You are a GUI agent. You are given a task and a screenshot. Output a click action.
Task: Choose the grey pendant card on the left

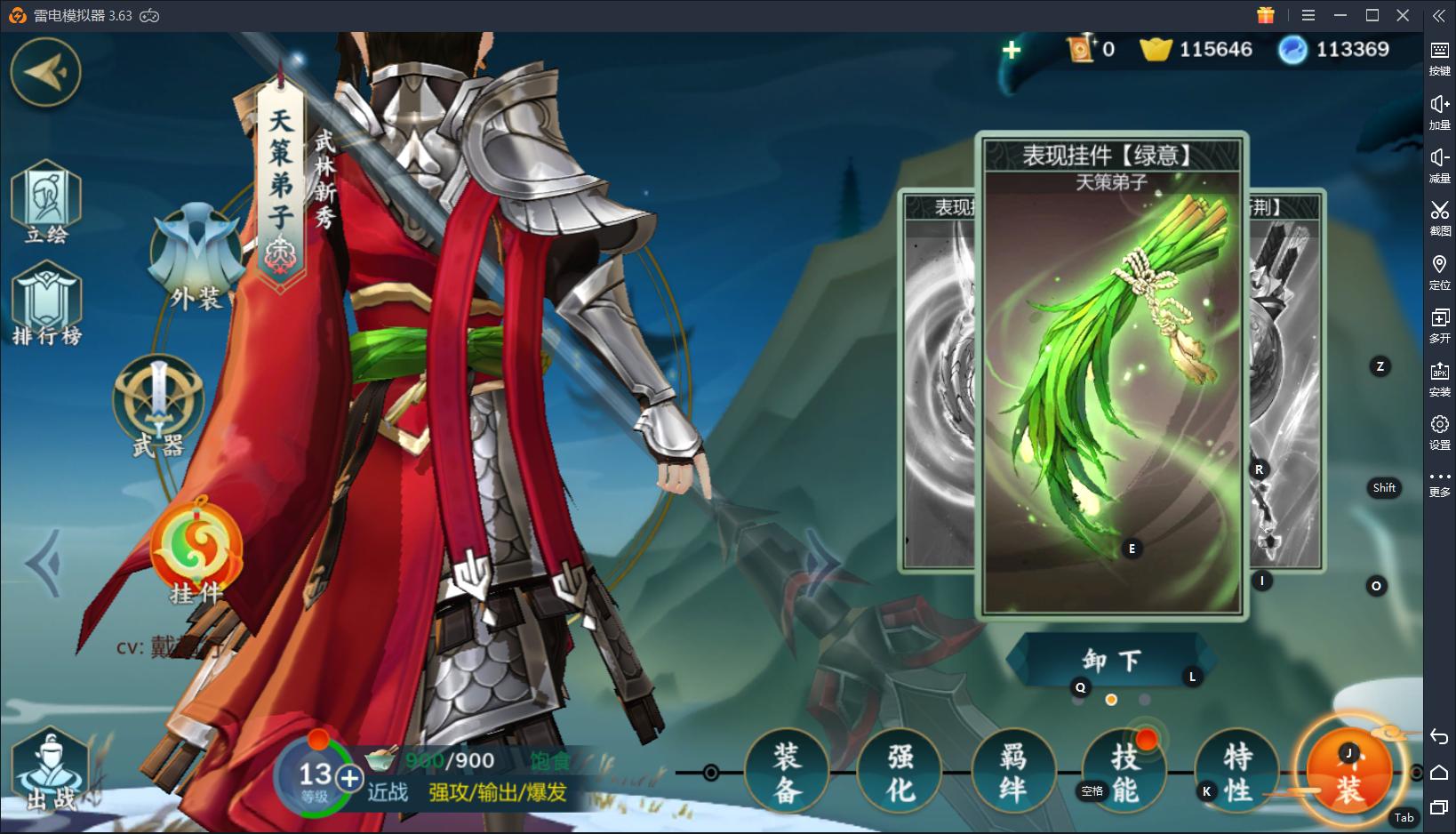pyautogui.click(x=937, y=382)
